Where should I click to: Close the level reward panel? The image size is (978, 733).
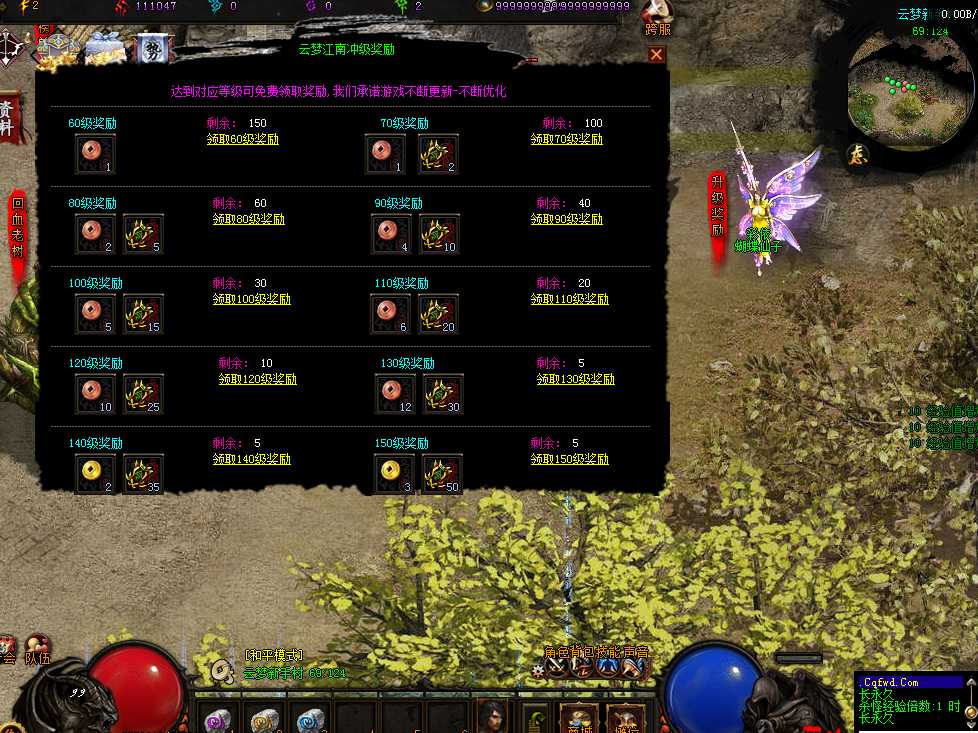pos(656,55)
